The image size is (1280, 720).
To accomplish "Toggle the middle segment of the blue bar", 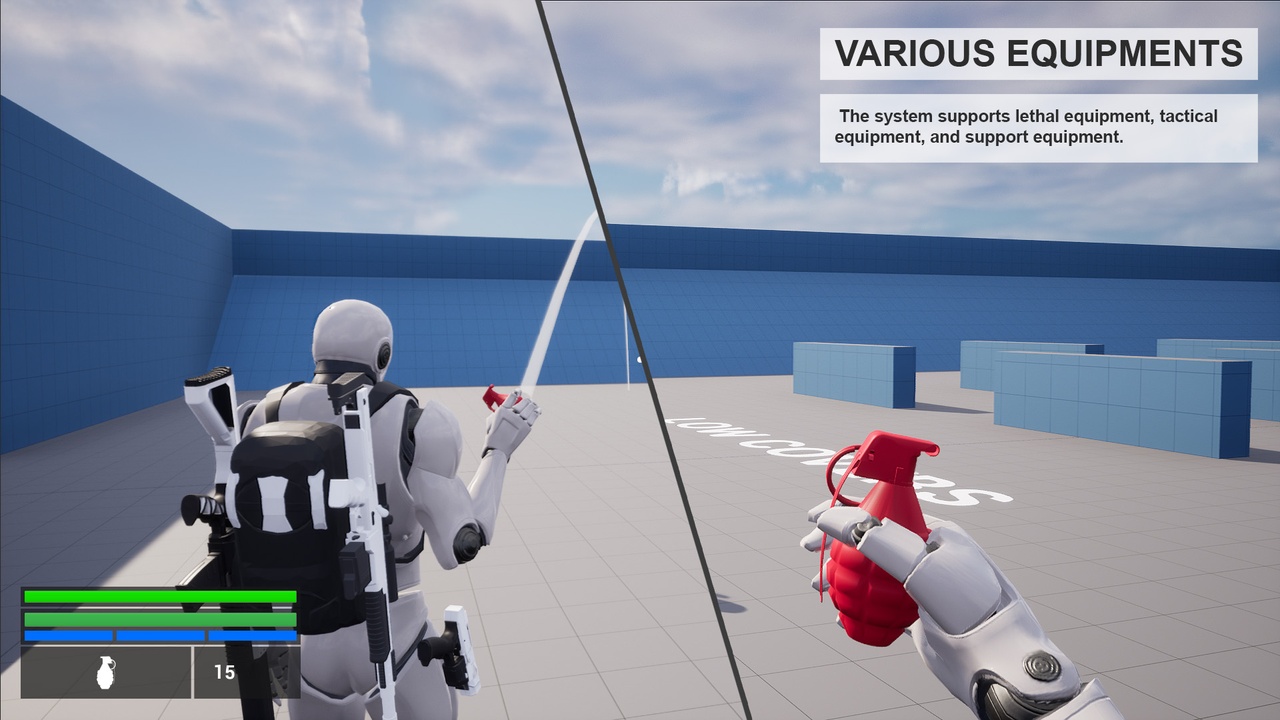I will pos(162,634).
